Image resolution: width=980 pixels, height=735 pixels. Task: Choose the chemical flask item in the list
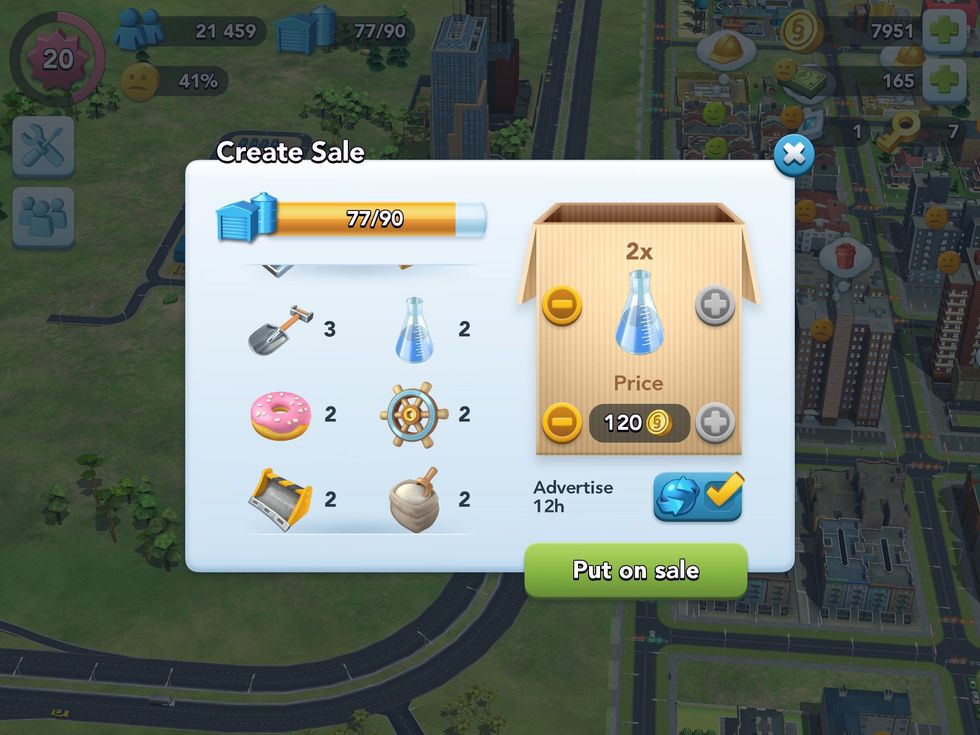click(415, 329)
